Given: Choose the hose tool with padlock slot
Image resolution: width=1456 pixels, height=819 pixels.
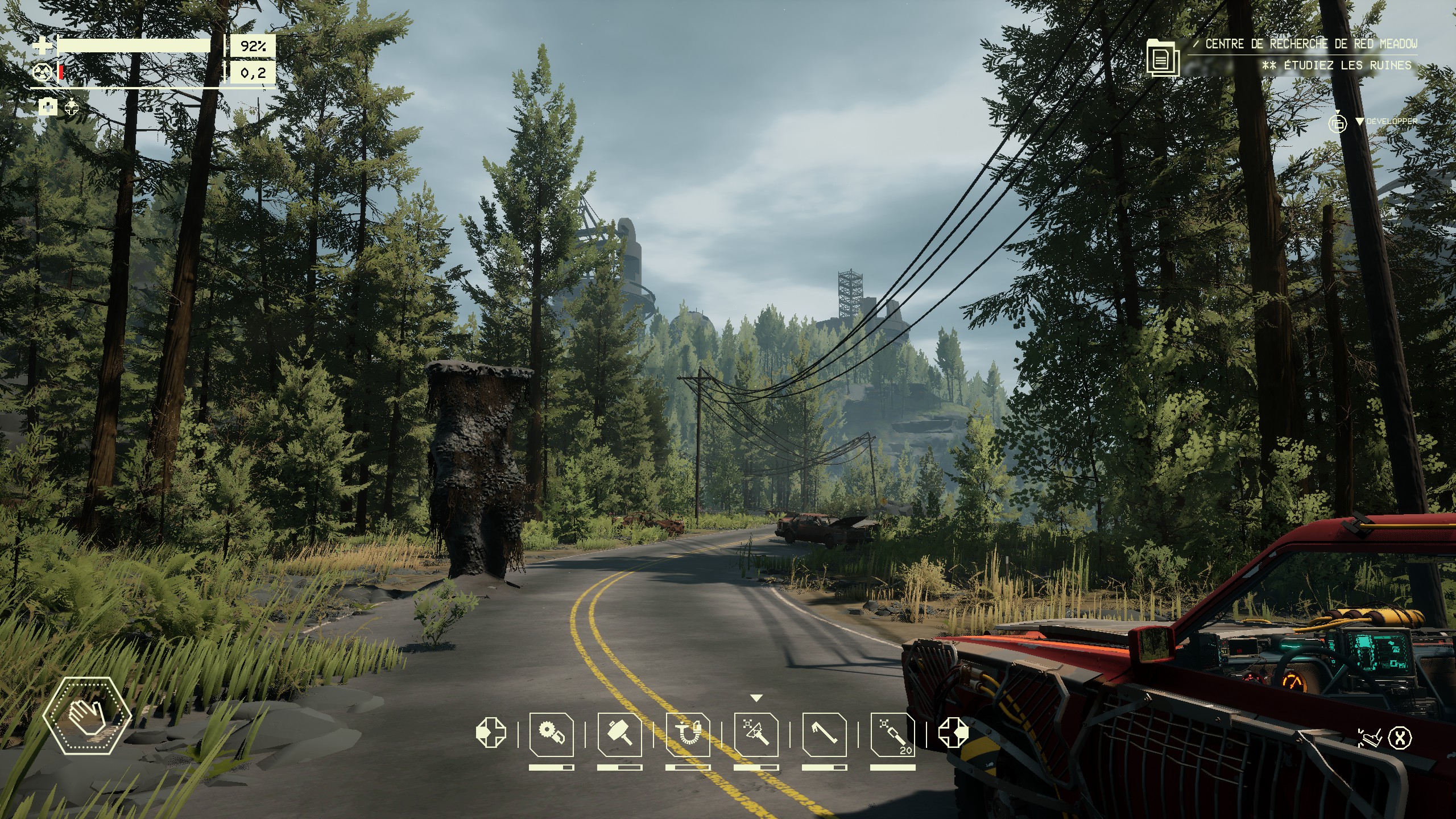Looking at the screenshot, I should coord(688,734).
